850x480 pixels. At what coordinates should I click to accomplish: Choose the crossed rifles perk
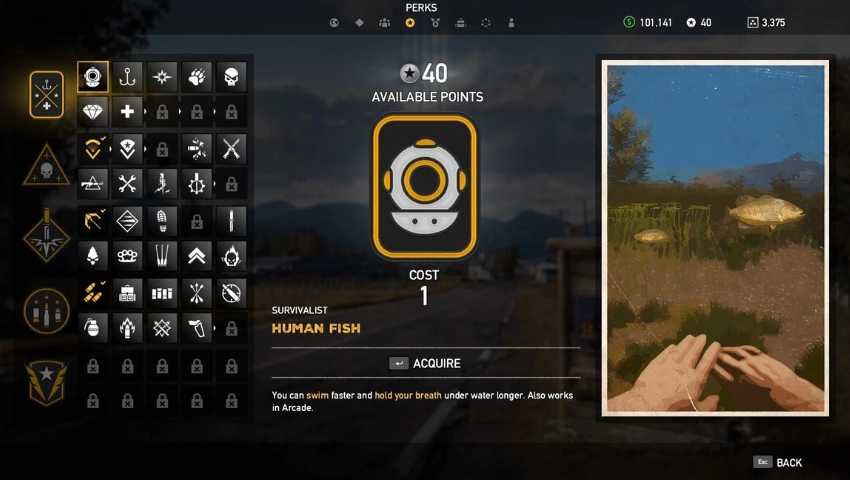[231, 149]
